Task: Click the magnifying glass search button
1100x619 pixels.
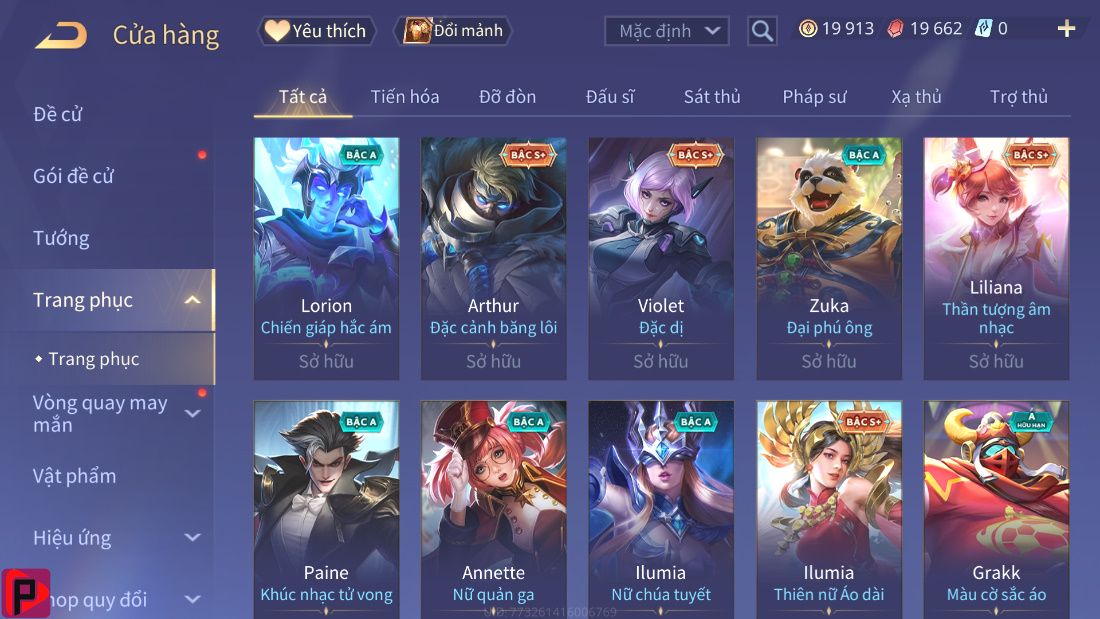Action: (762, 31)
